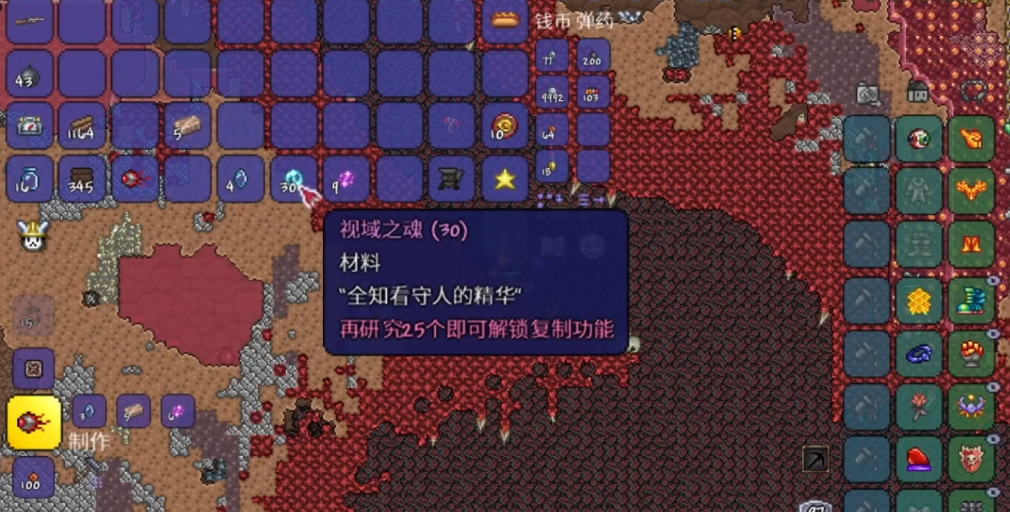Pick the pink crystal stack of 9

click(x=346, y=180)
